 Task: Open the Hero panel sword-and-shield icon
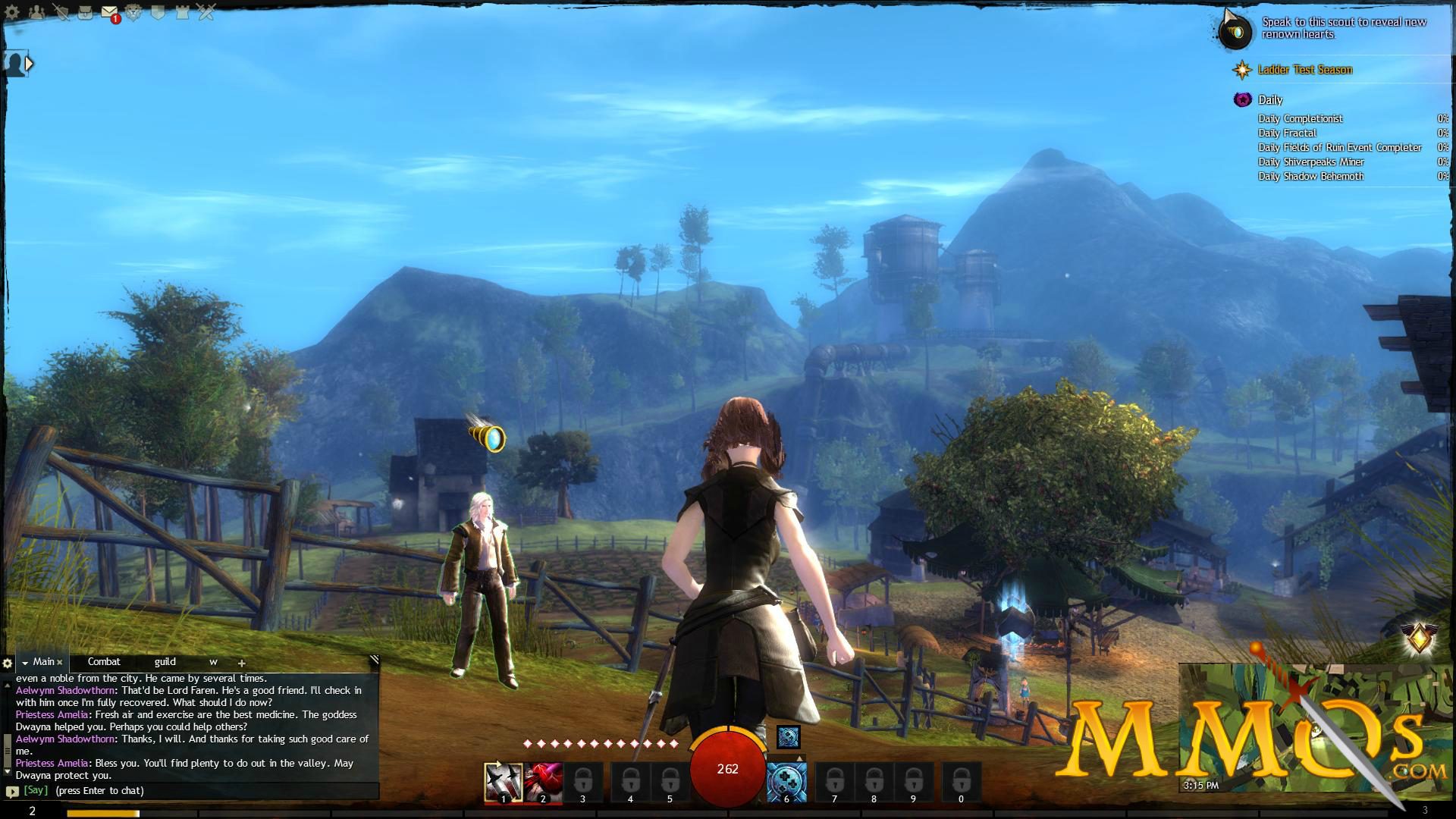pos(61,11)
